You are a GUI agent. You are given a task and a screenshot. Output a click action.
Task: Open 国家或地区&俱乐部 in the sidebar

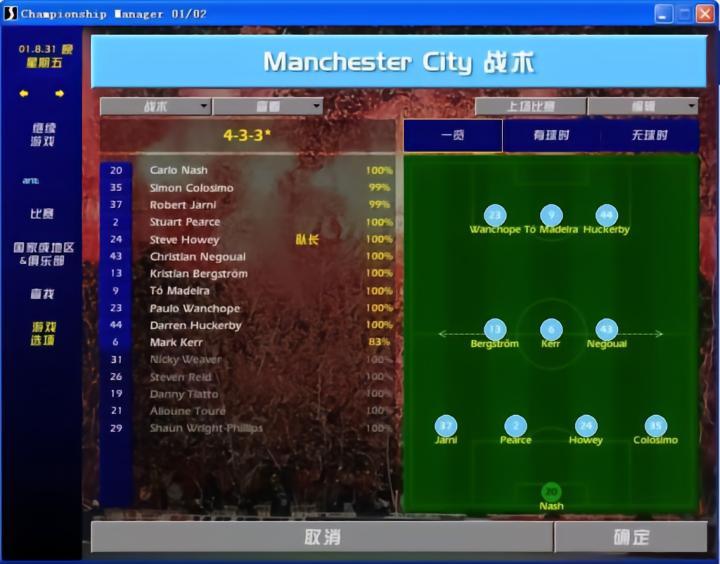click(42, 253)
